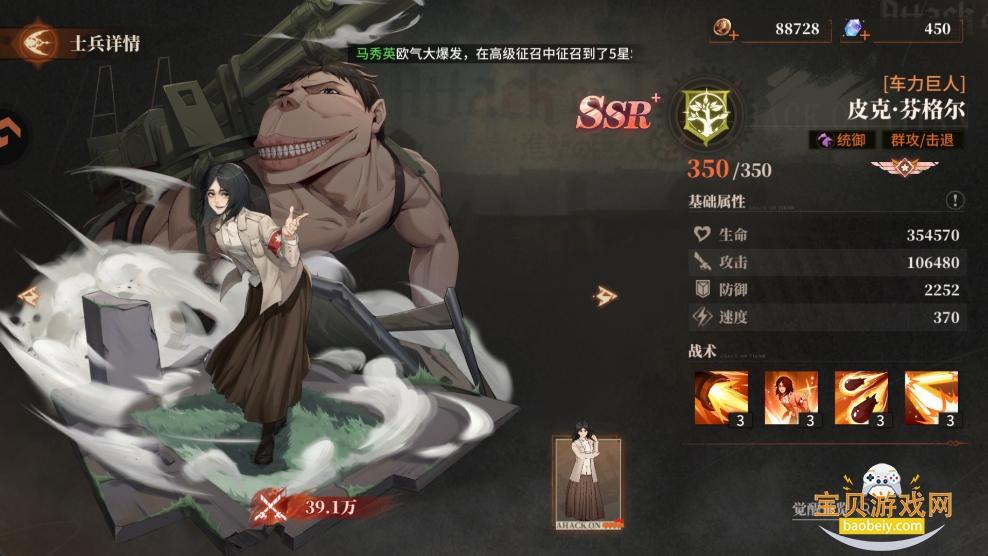The image size is (988, 556).
Task: Tap the 统御 trait tag
Action: 842,140
